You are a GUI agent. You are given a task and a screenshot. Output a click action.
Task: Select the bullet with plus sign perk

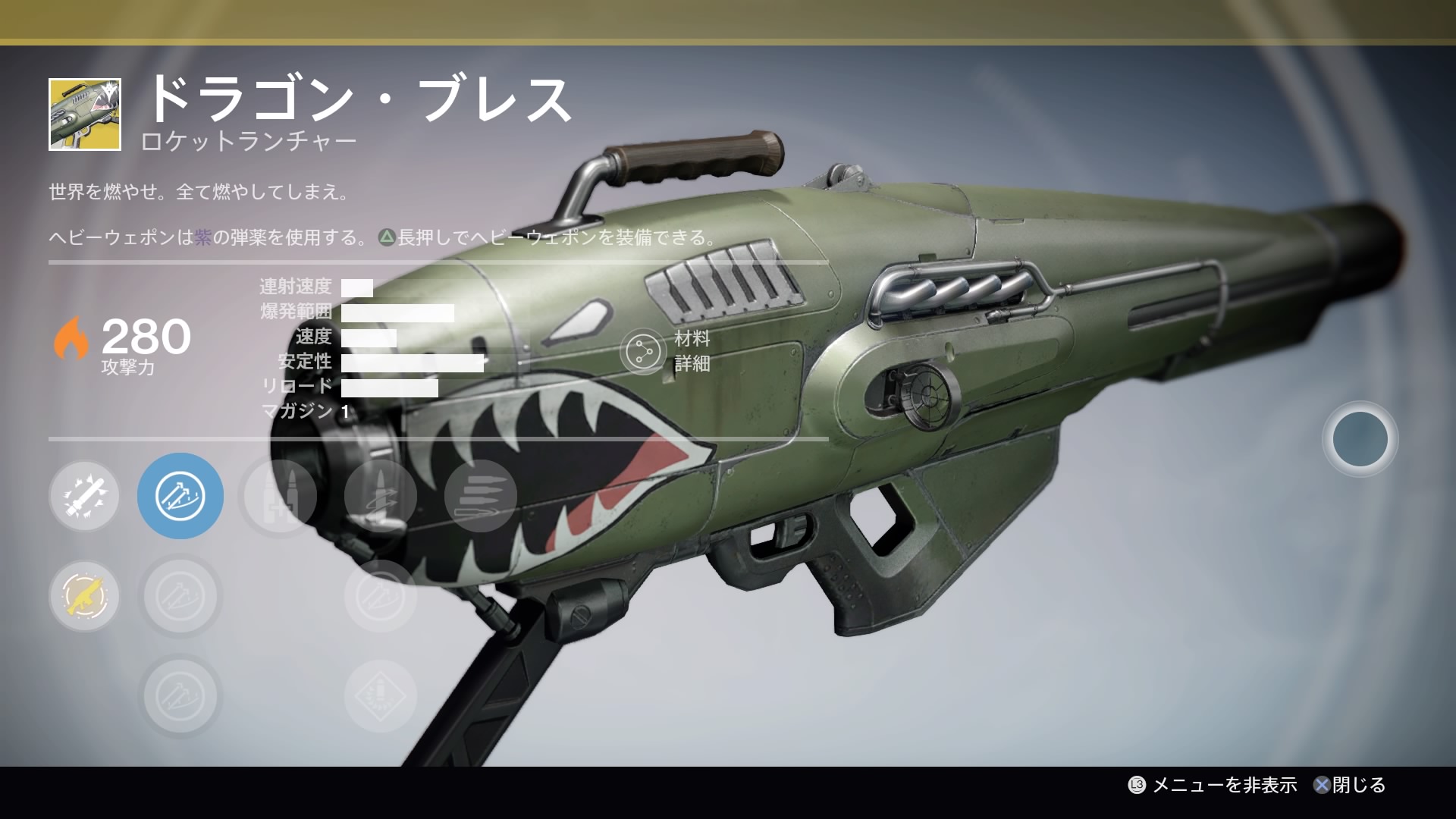tap(280, 497)
